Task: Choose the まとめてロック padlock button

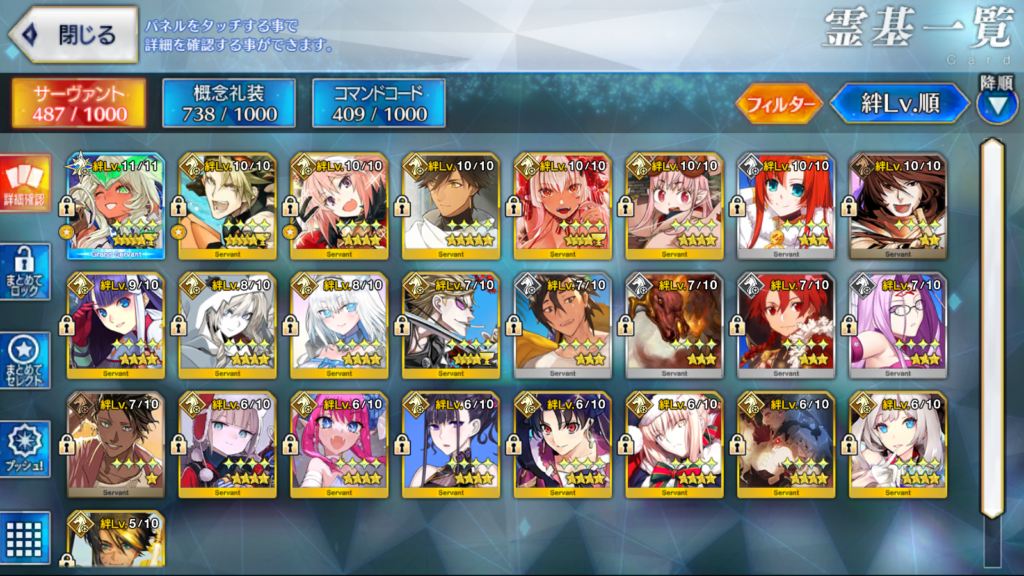Action: click(x=25, y=272)
